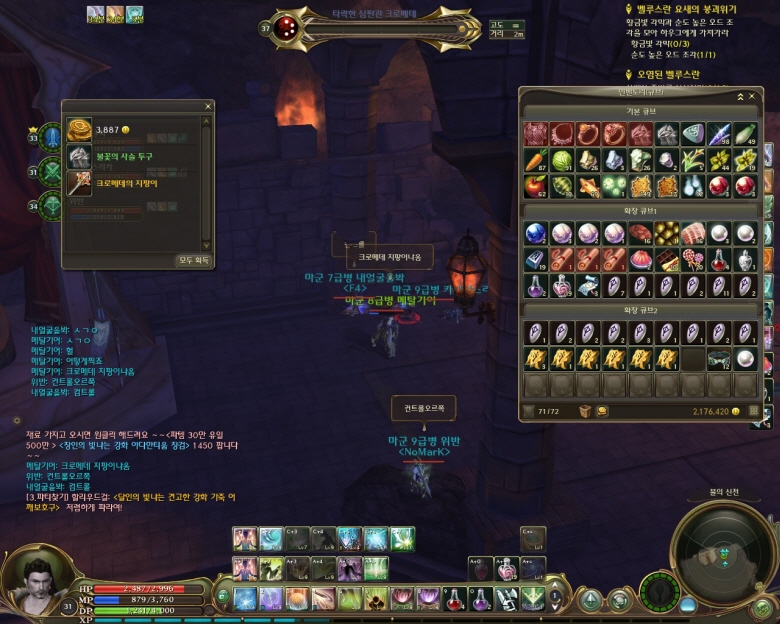Choose the green cabbage inventory slot
The width and height of the screenshot is (780, 624).
(561, 160)
